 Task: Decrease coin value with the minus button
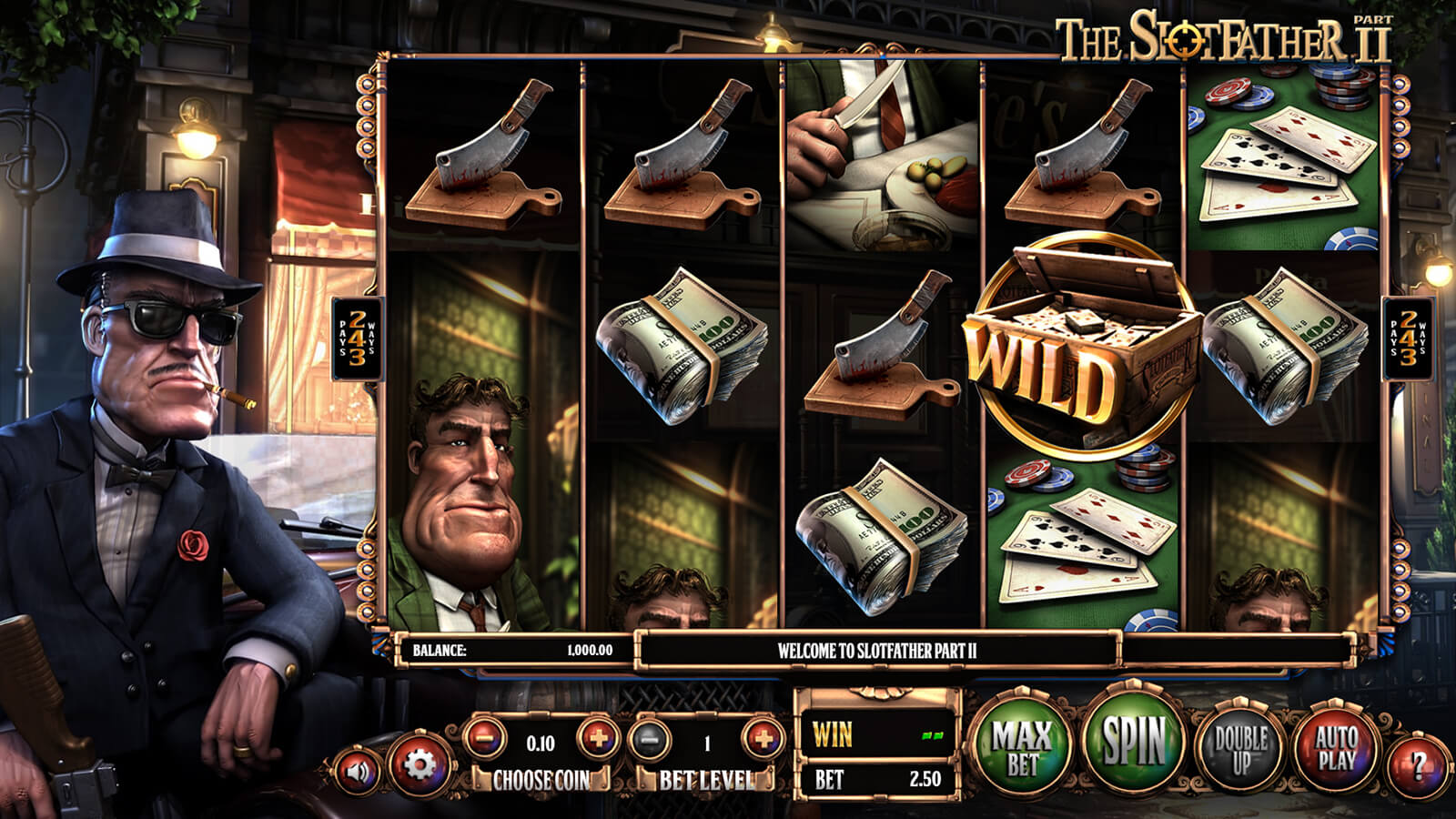pos(486,738)
